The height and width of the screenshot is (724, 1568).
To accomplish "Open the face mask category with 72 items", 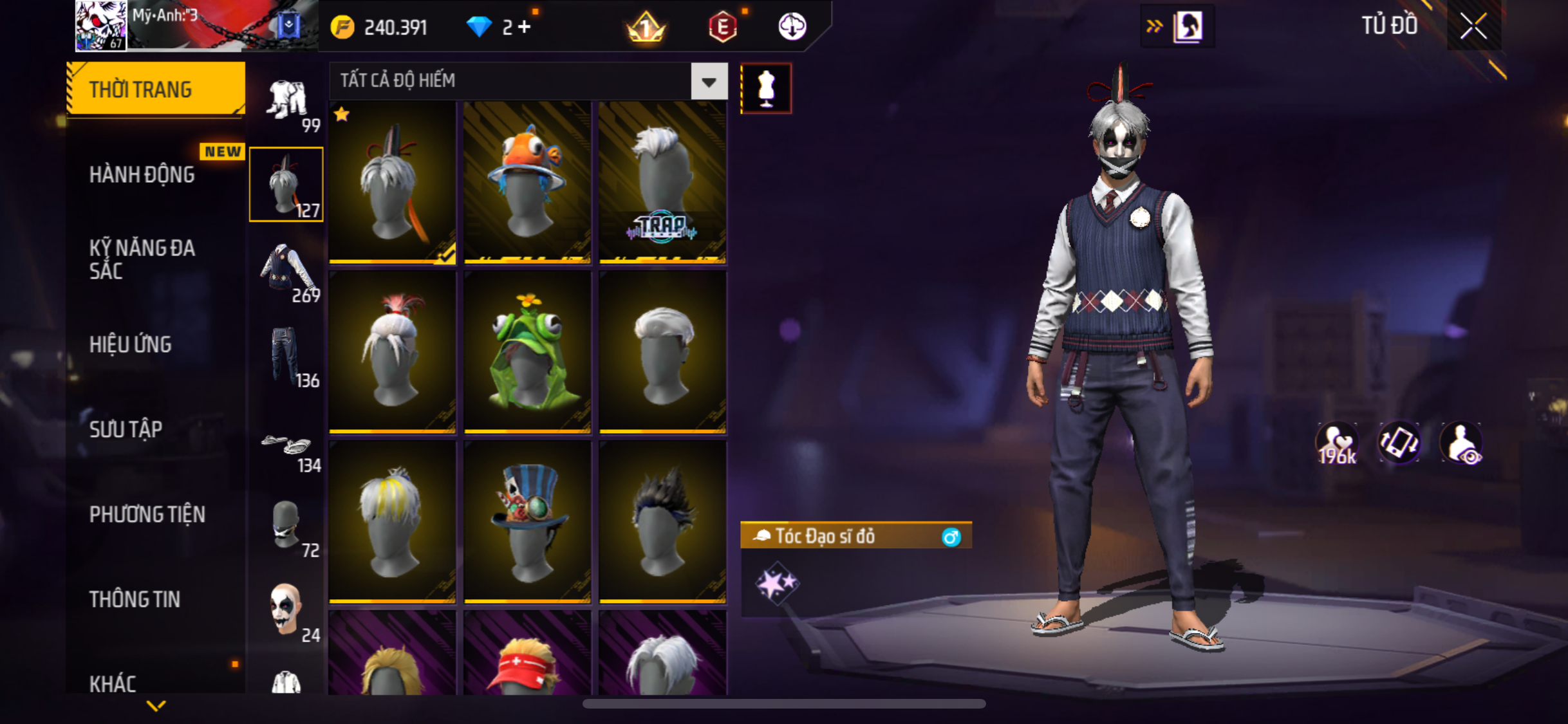I will click(x=287, y=528).
